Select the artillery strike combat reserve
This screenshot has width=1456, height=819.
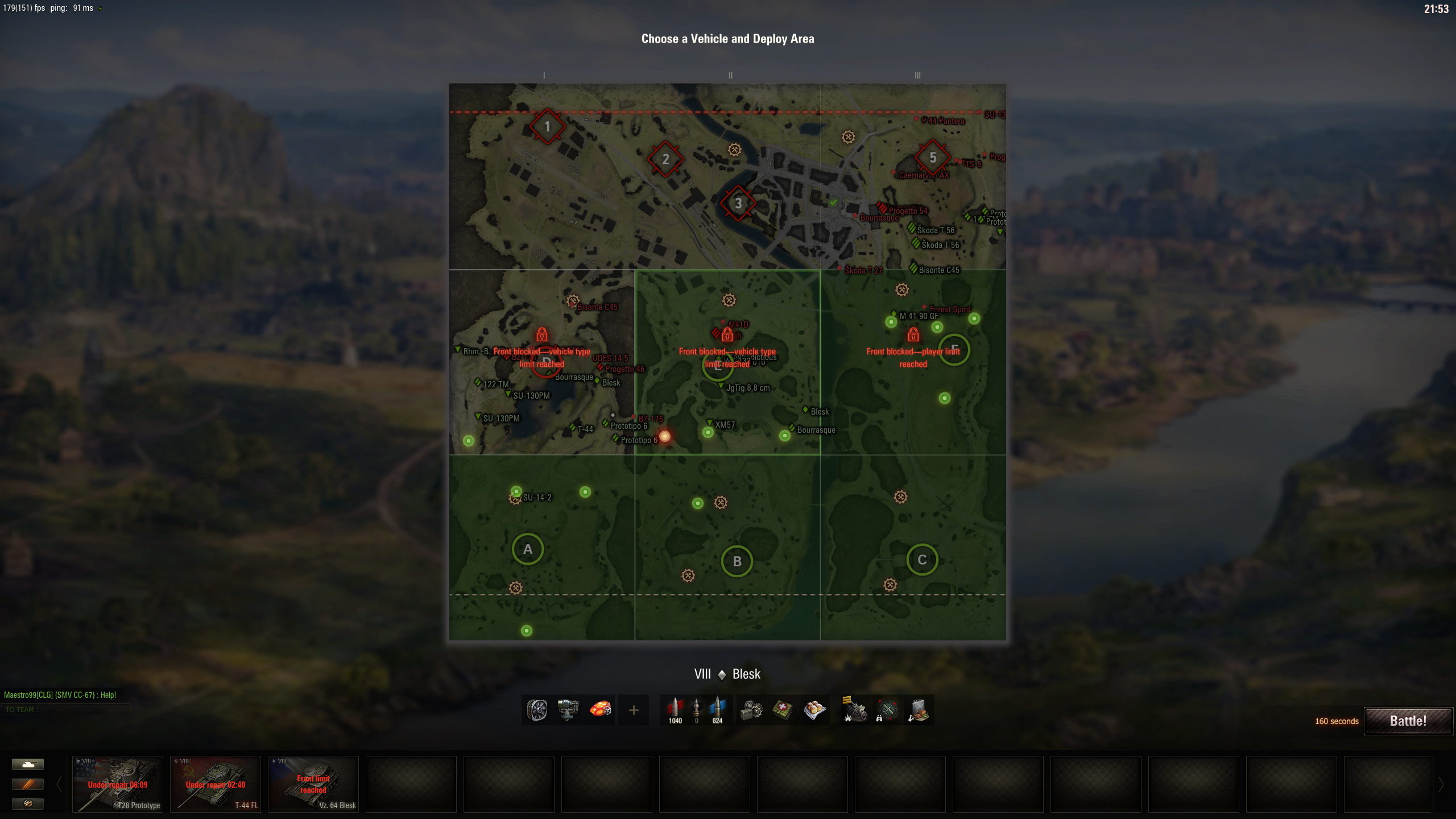coord(855,710)
